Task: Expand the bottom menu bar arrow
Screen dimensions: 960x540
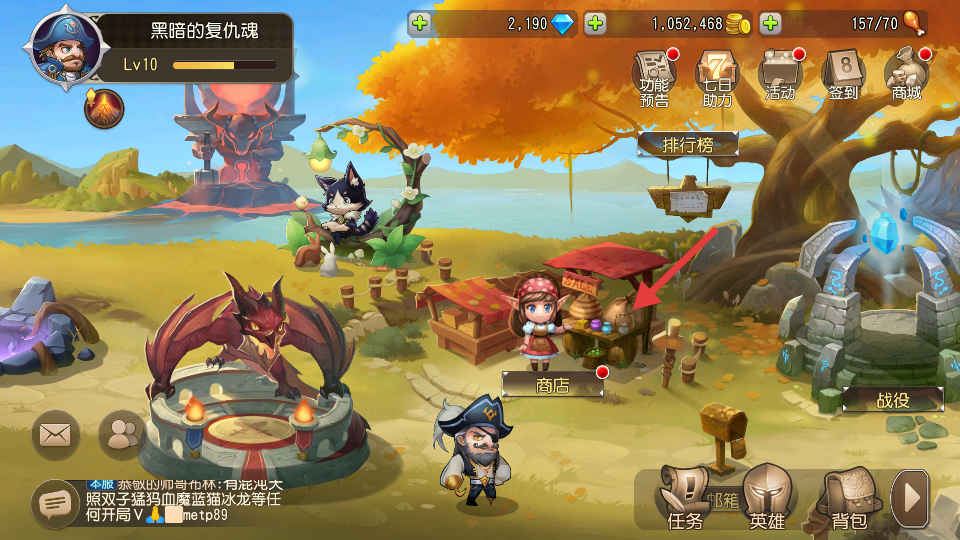Action: (x=910, y=497)
